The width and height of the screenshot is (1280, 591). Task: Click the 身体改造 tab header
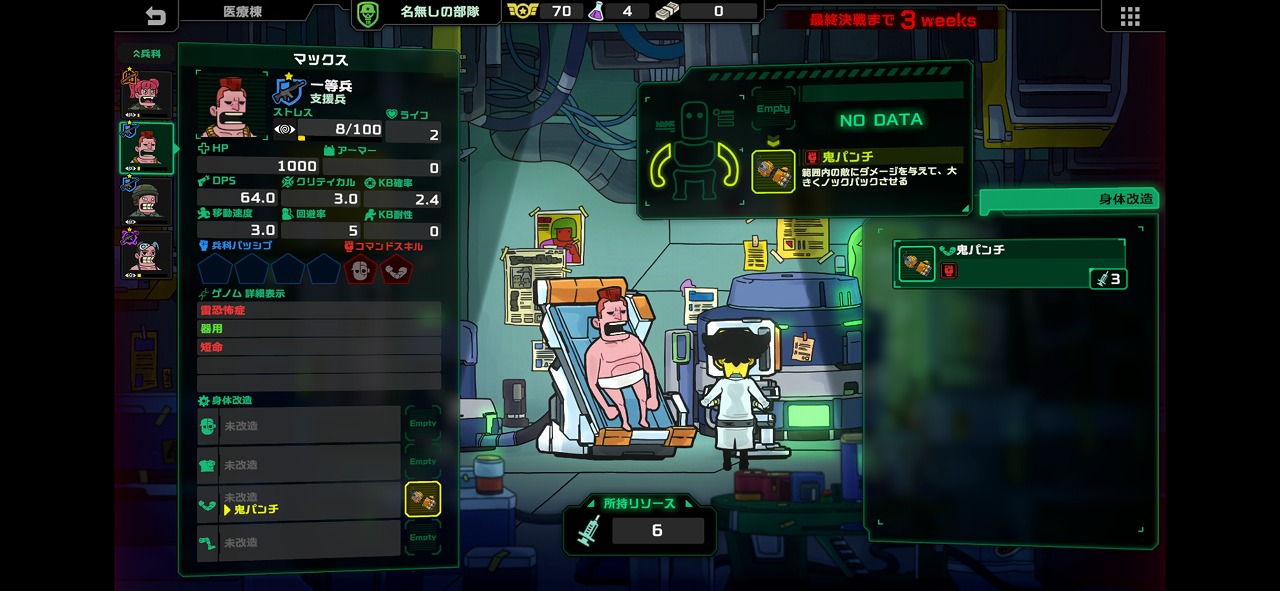point(1068,199)
